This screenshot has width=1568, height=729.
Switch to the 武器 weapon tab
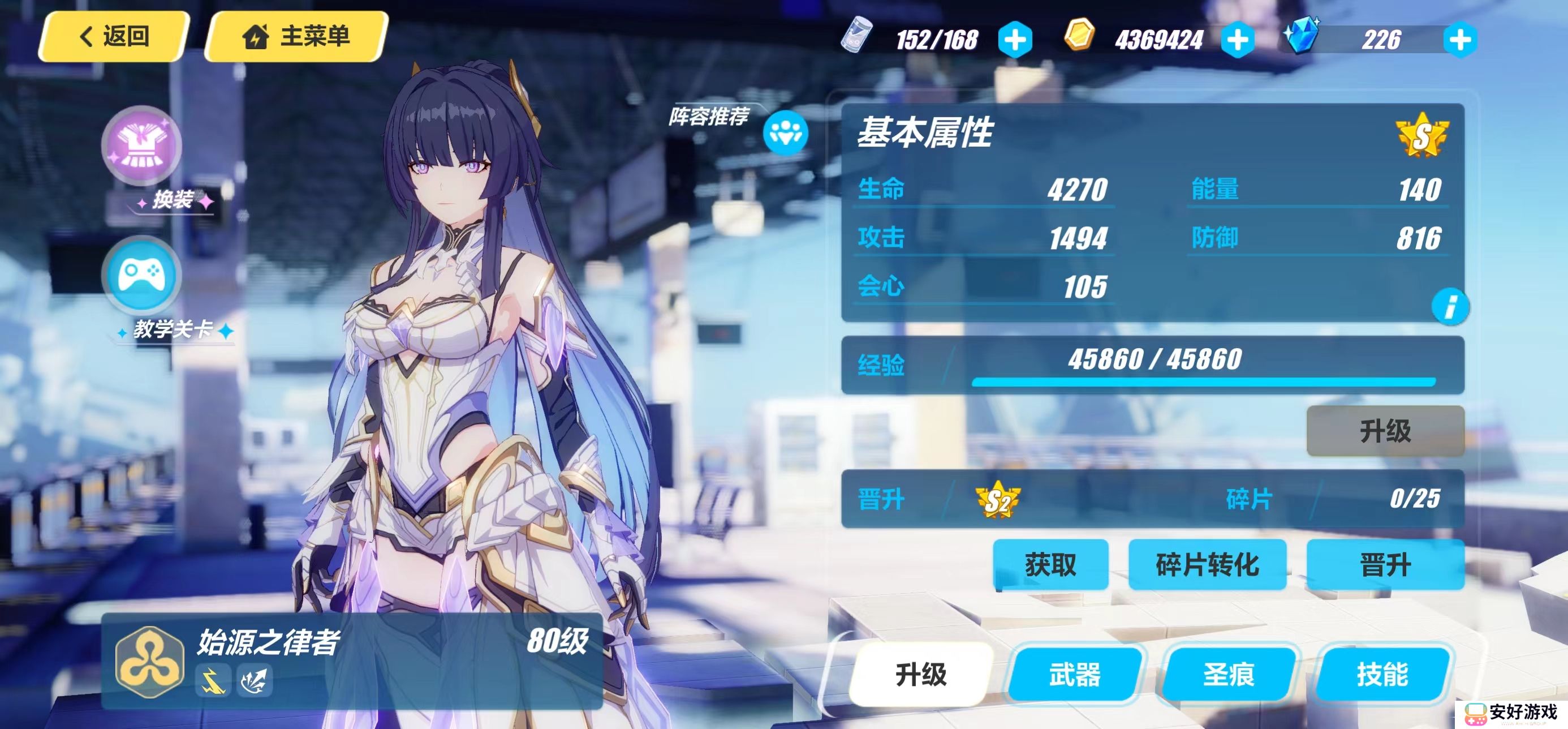pos(1075,674)
